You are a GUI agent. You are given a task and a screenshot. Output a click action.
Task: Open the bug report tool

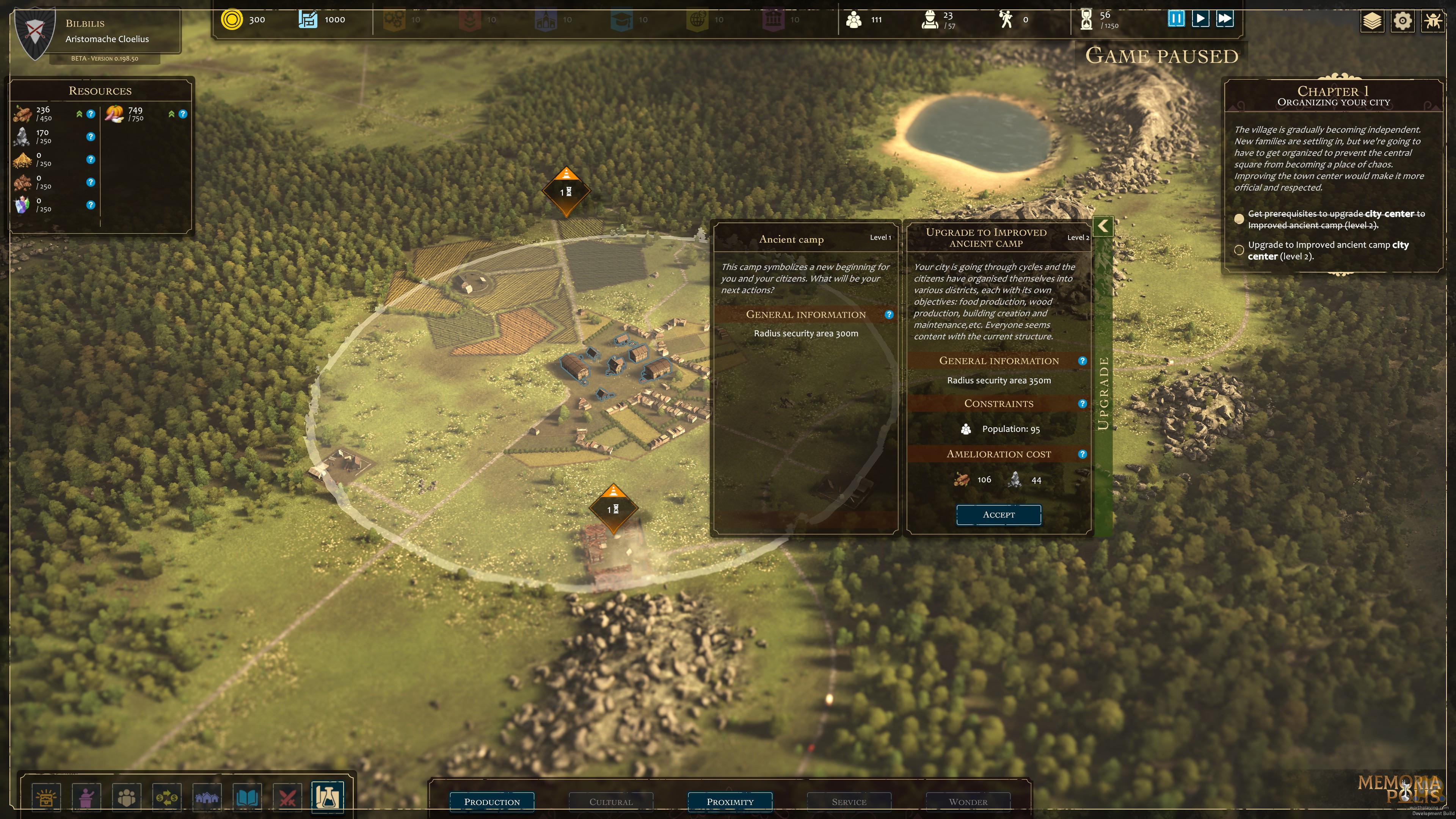coord(1432,22)
